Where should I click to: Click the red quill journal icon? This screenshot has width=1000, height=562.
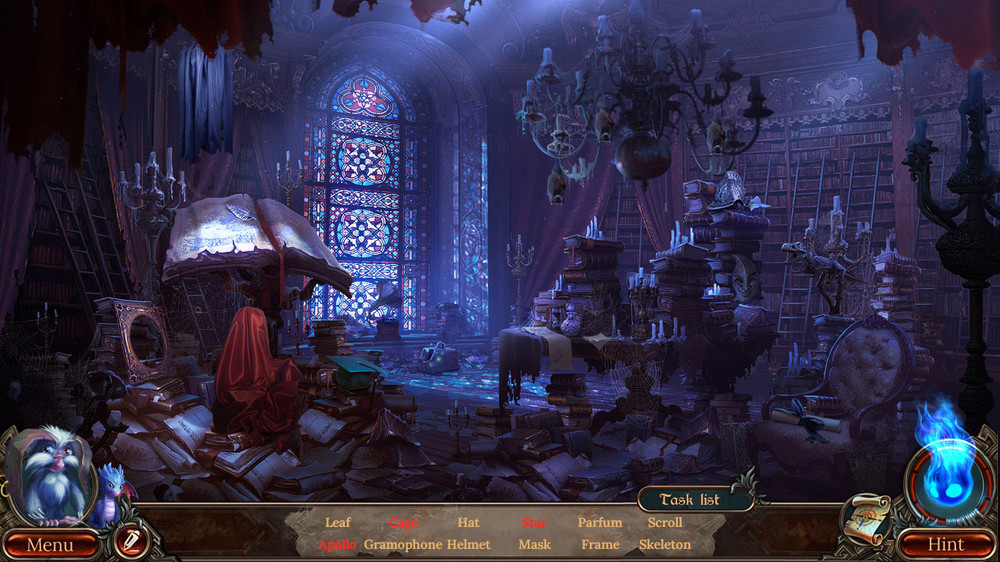pos(128,542)
